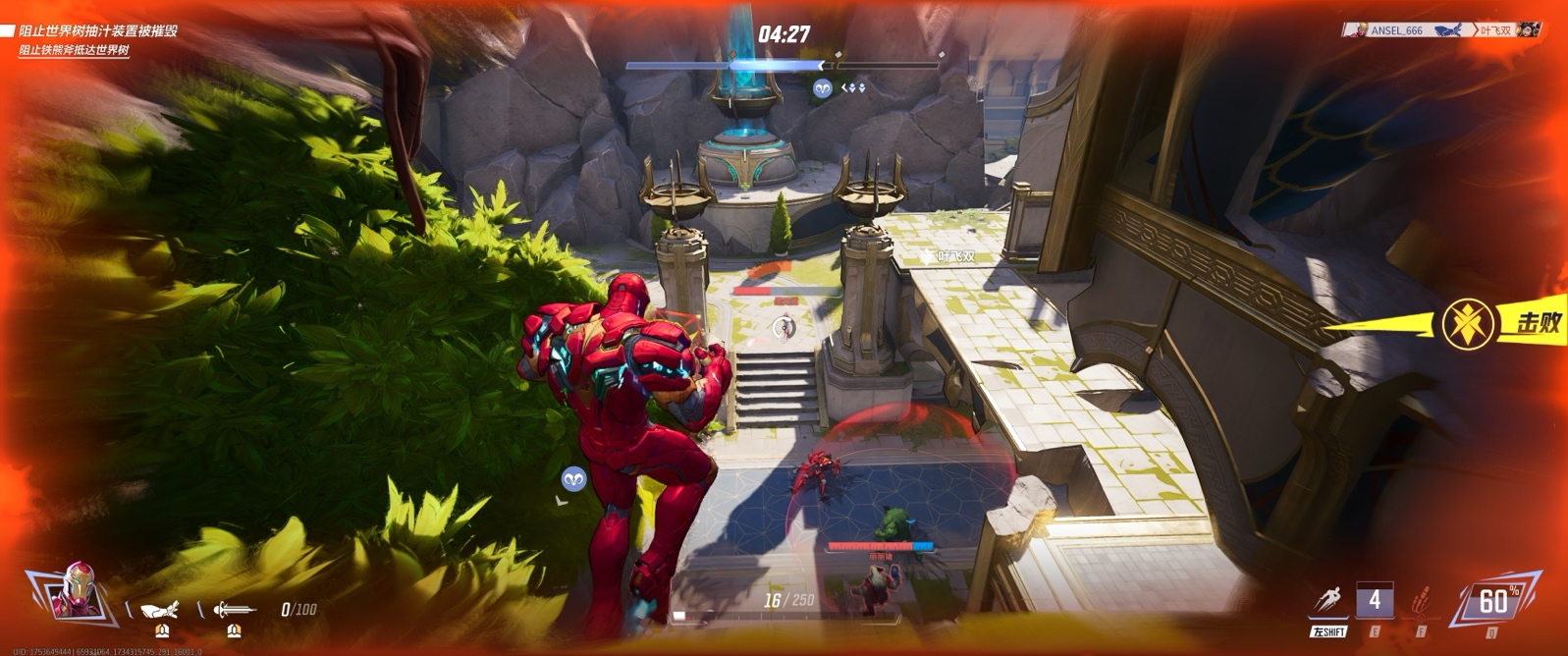Click the objective text tracker

coord(88,39)
